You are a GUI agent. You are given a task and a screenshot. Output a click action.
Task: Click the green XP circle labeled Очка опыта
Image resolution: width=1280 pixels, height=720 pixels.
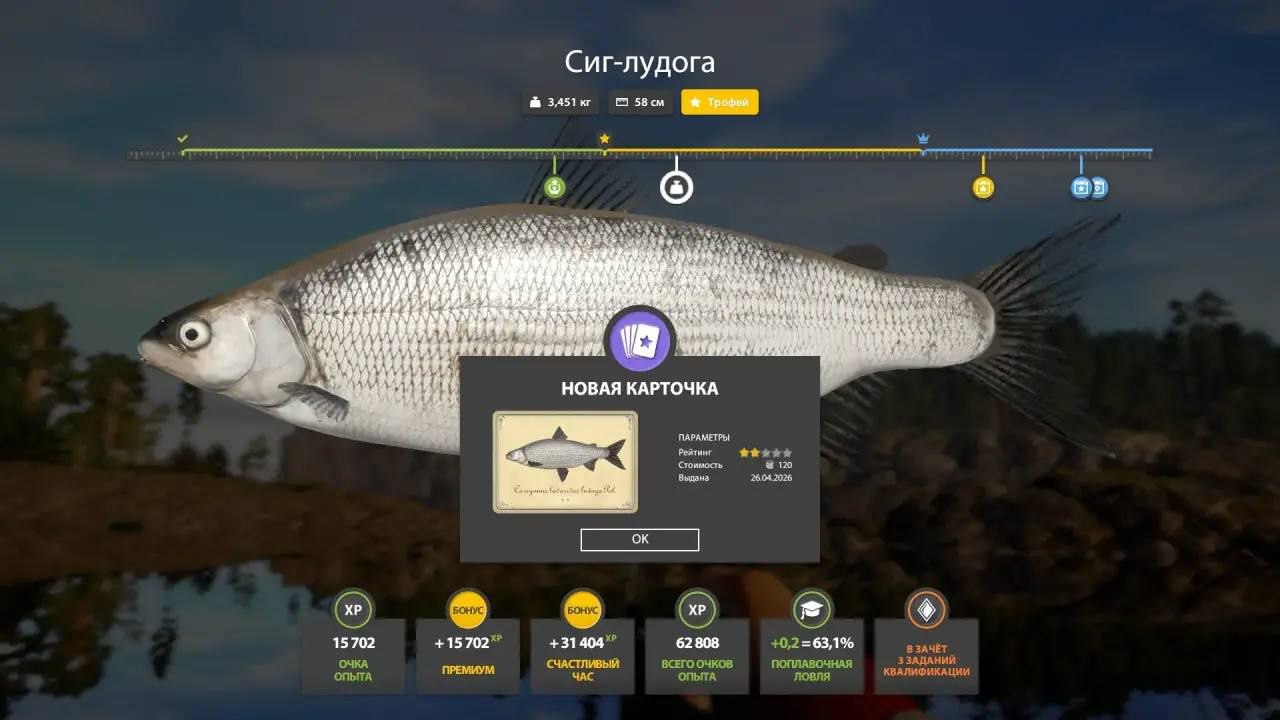352,609
